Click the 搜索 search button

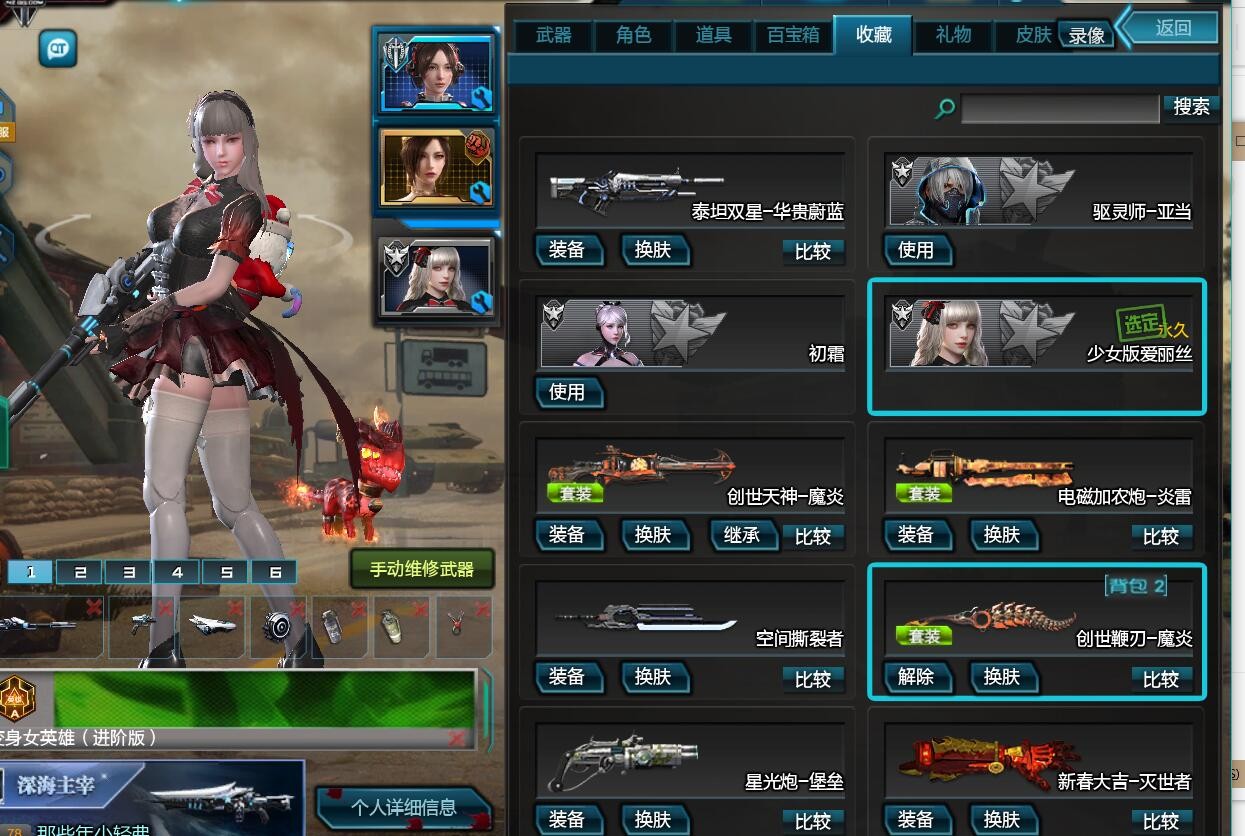point(1190,107)
